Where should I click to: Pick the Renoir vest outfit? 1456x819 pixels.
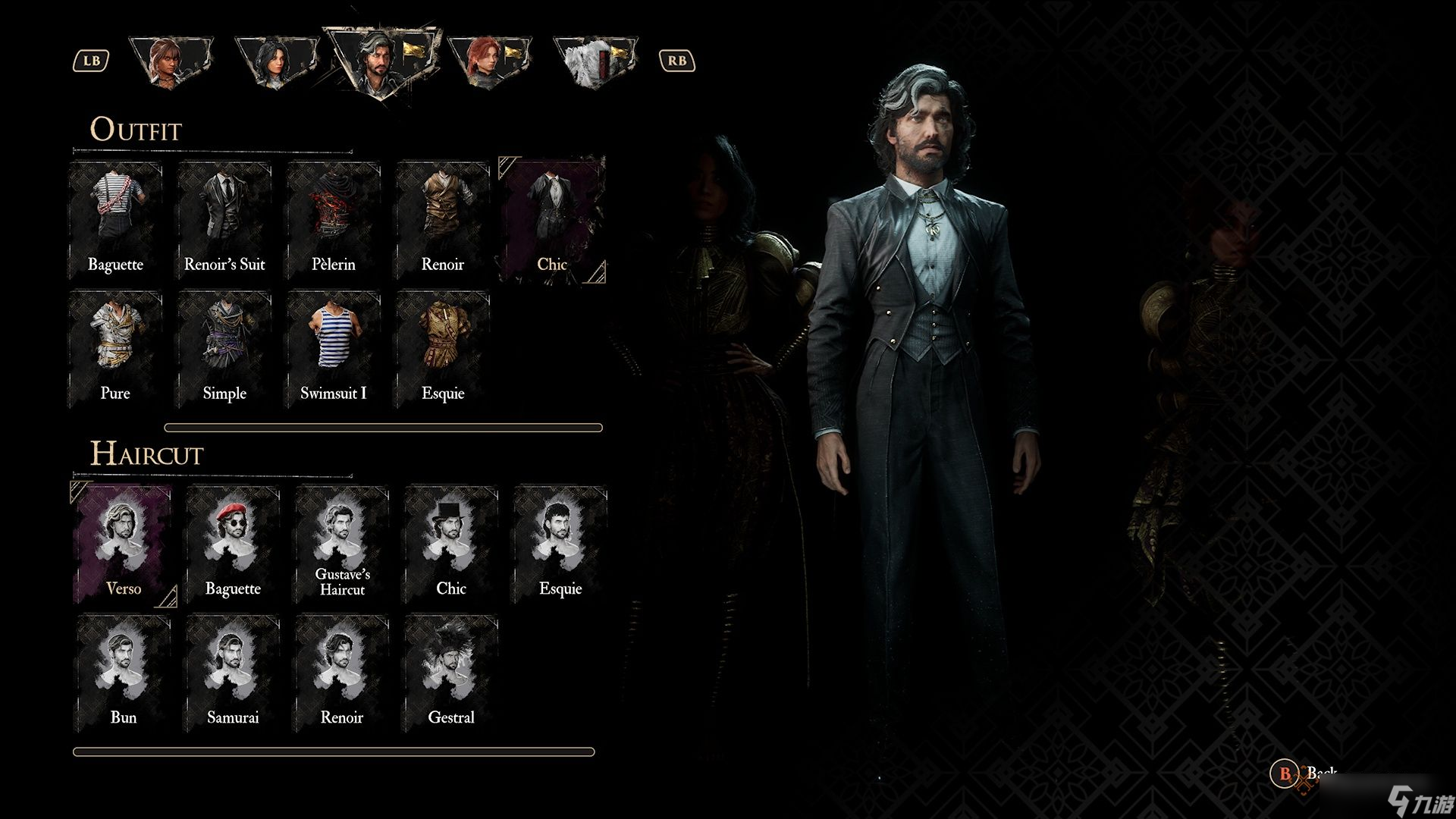[443, 218]
